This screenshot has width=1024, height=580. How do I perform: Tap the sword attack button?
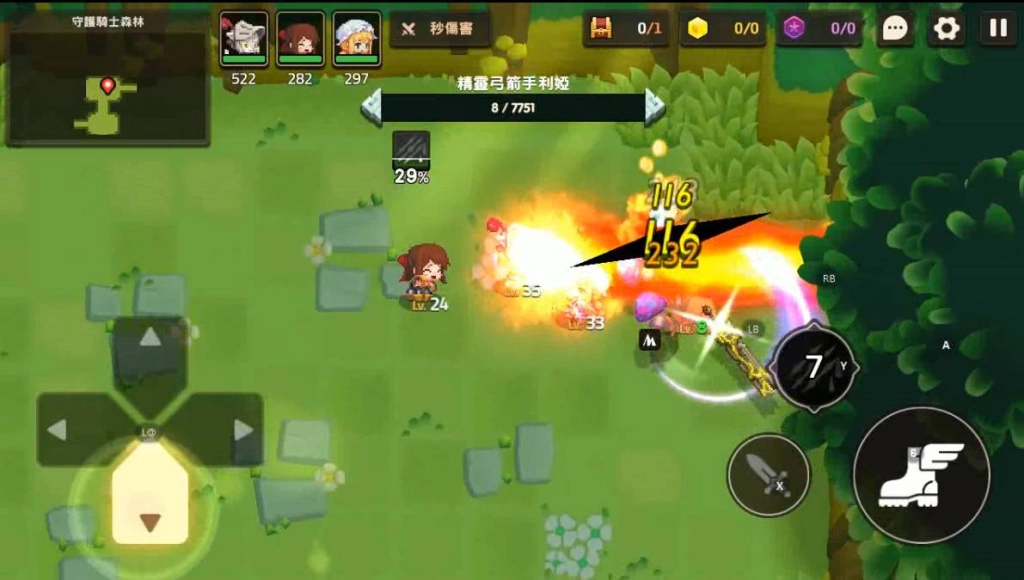pos(768,474)
